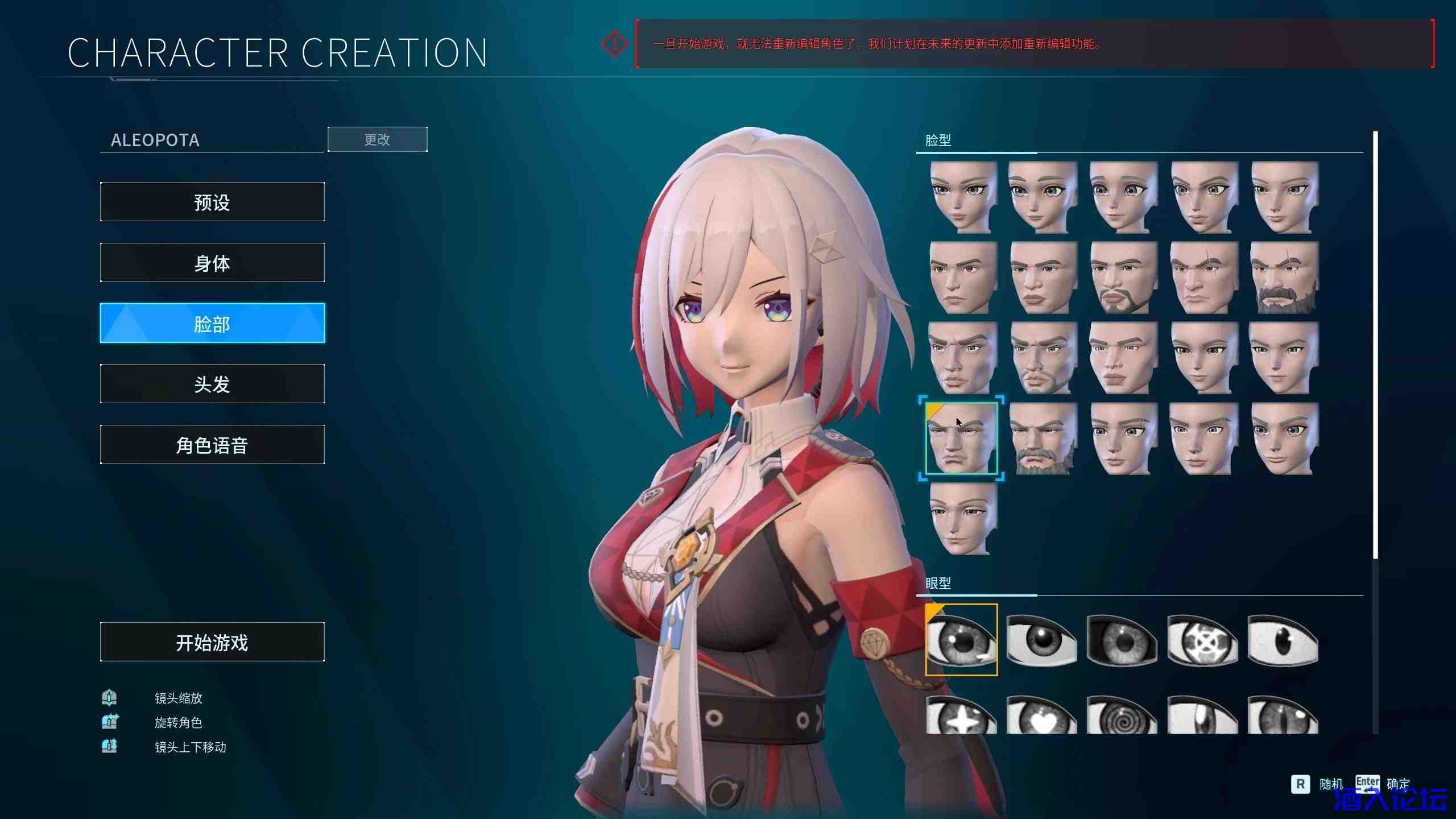
Task: Select the highlighted first eye type
Action: coord(961,640)
